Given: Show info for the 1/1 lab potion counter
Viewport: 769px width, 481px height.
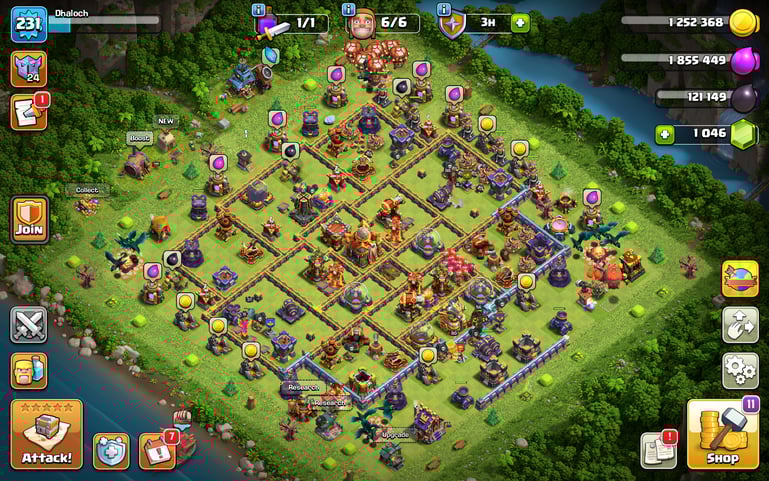Looking at the screenshot, I should click(x=259, y=9).
